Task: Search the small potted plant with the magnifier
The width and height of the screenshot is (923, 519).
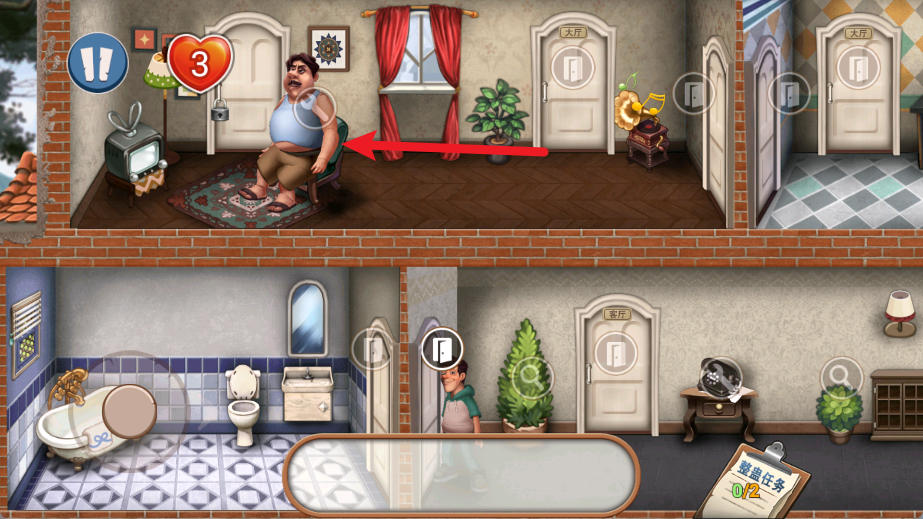Action: 840,376
